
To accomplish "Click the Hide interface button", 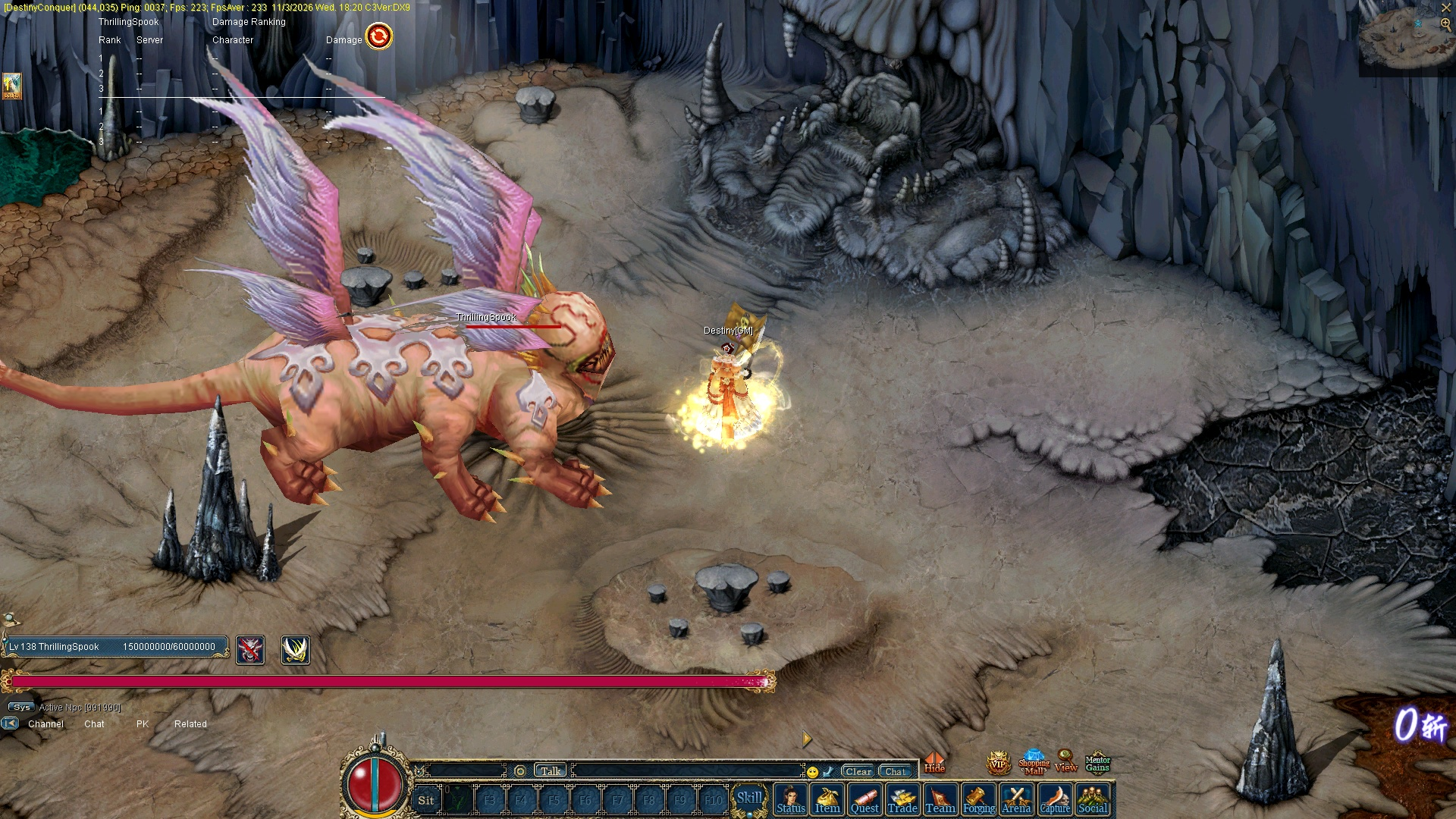I will click(934, 763).
